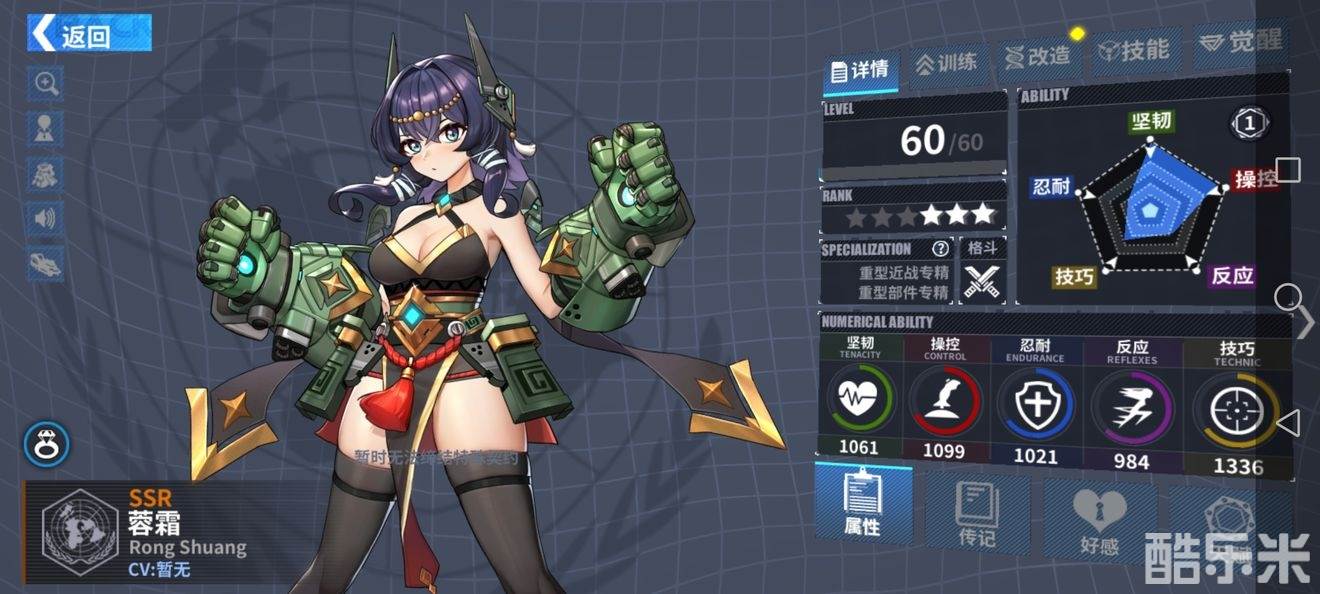
Task: Select the 技巧 Technic stat icon
Action: click(1237, 410)
